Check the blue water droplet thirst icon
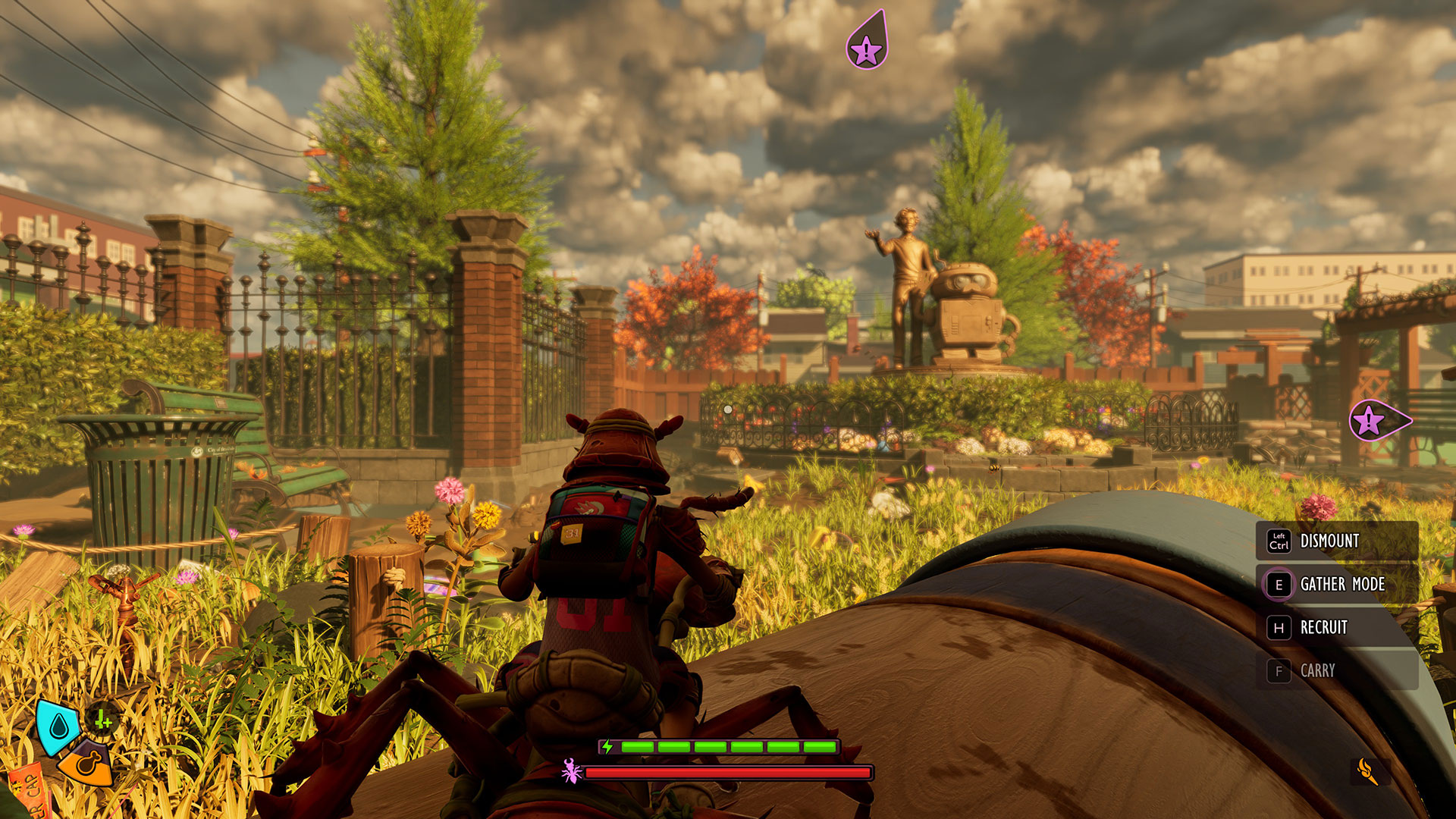The width and height of the screenshot is (1456, 819). point(58,726)
